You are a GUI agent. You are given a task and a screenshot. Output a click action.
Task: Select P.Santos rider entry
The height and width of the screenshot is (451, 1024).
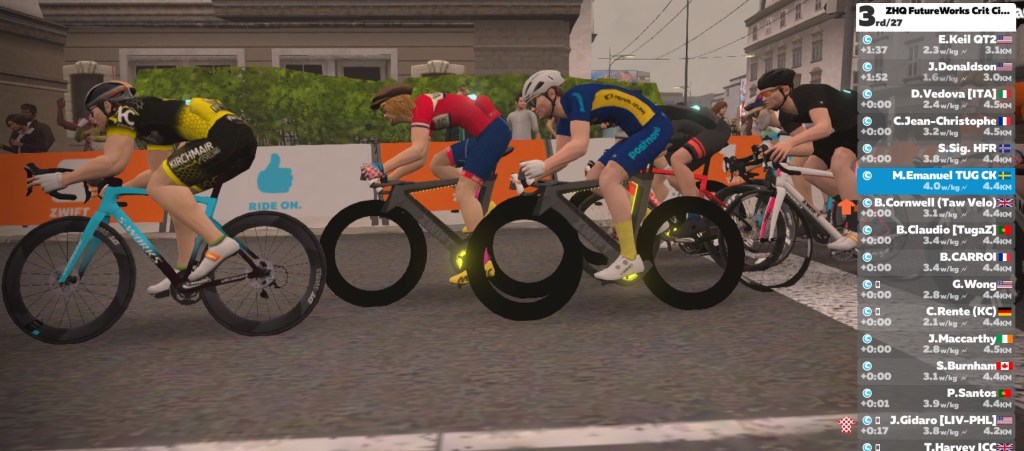937,398
